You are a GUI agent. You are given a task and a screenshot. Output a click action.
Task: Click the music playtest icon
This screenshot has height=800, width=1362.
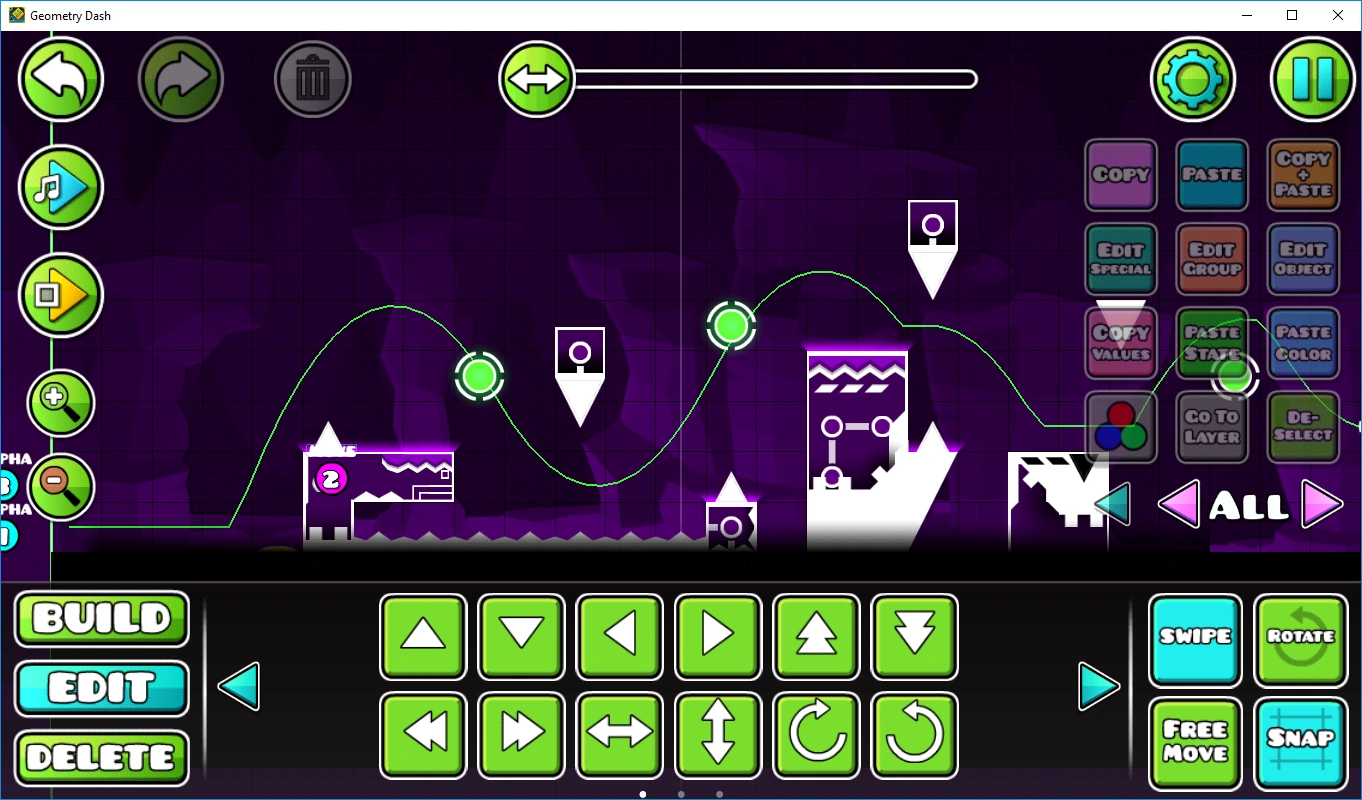[x=59, y=187]
